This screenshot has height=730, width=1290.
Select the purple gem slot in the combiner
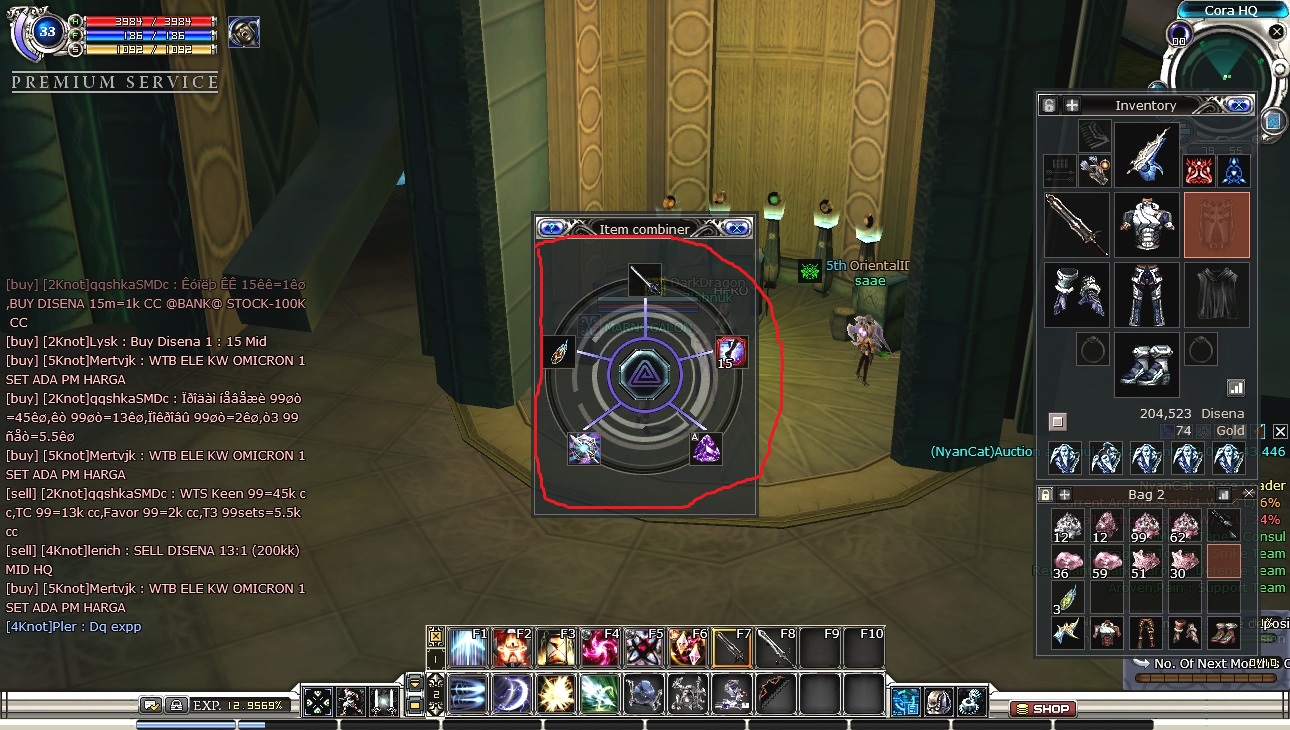click(x=706, y=449)
